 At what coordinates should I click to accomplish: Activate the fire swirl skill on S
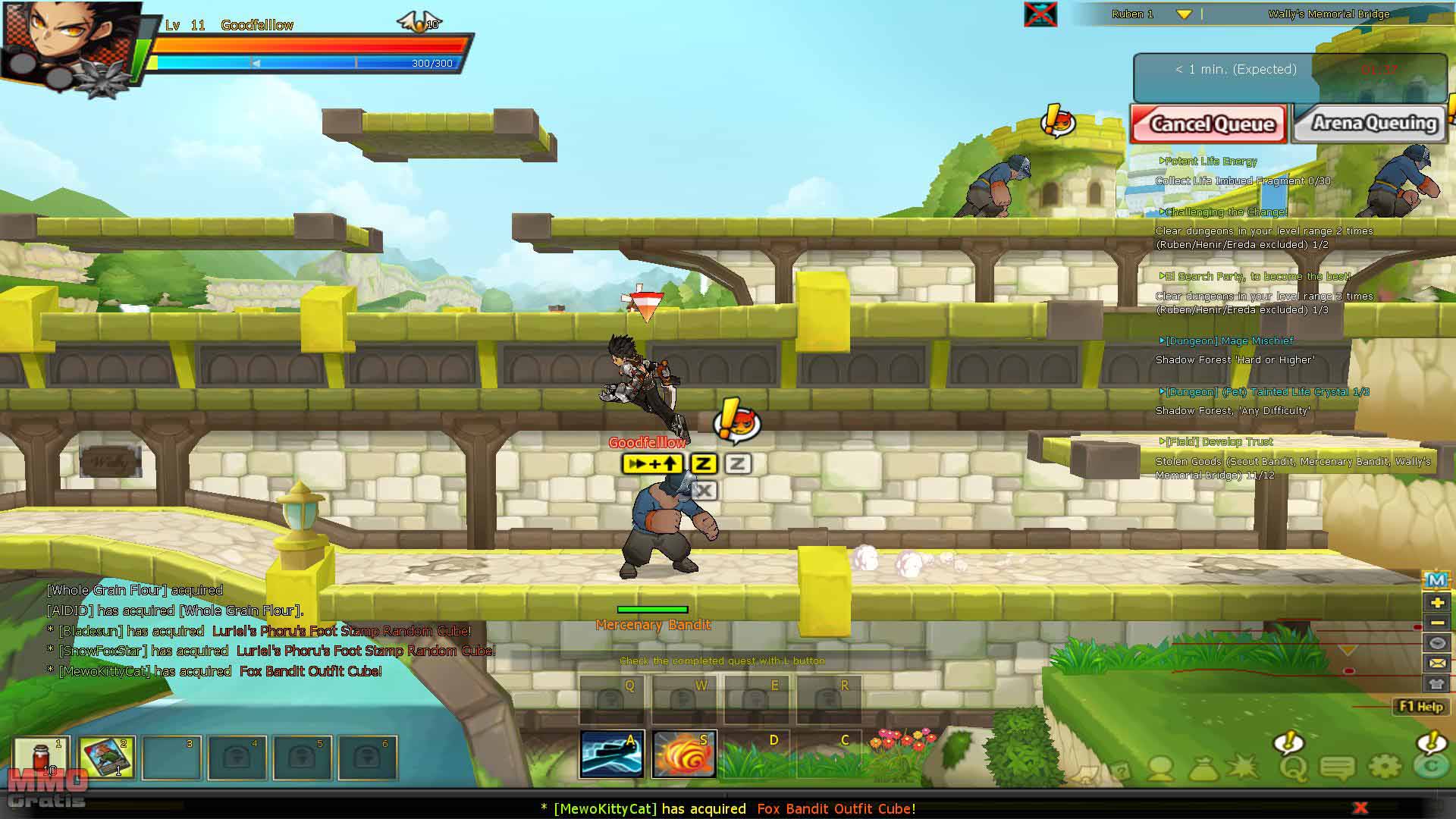tap(684, 754)
